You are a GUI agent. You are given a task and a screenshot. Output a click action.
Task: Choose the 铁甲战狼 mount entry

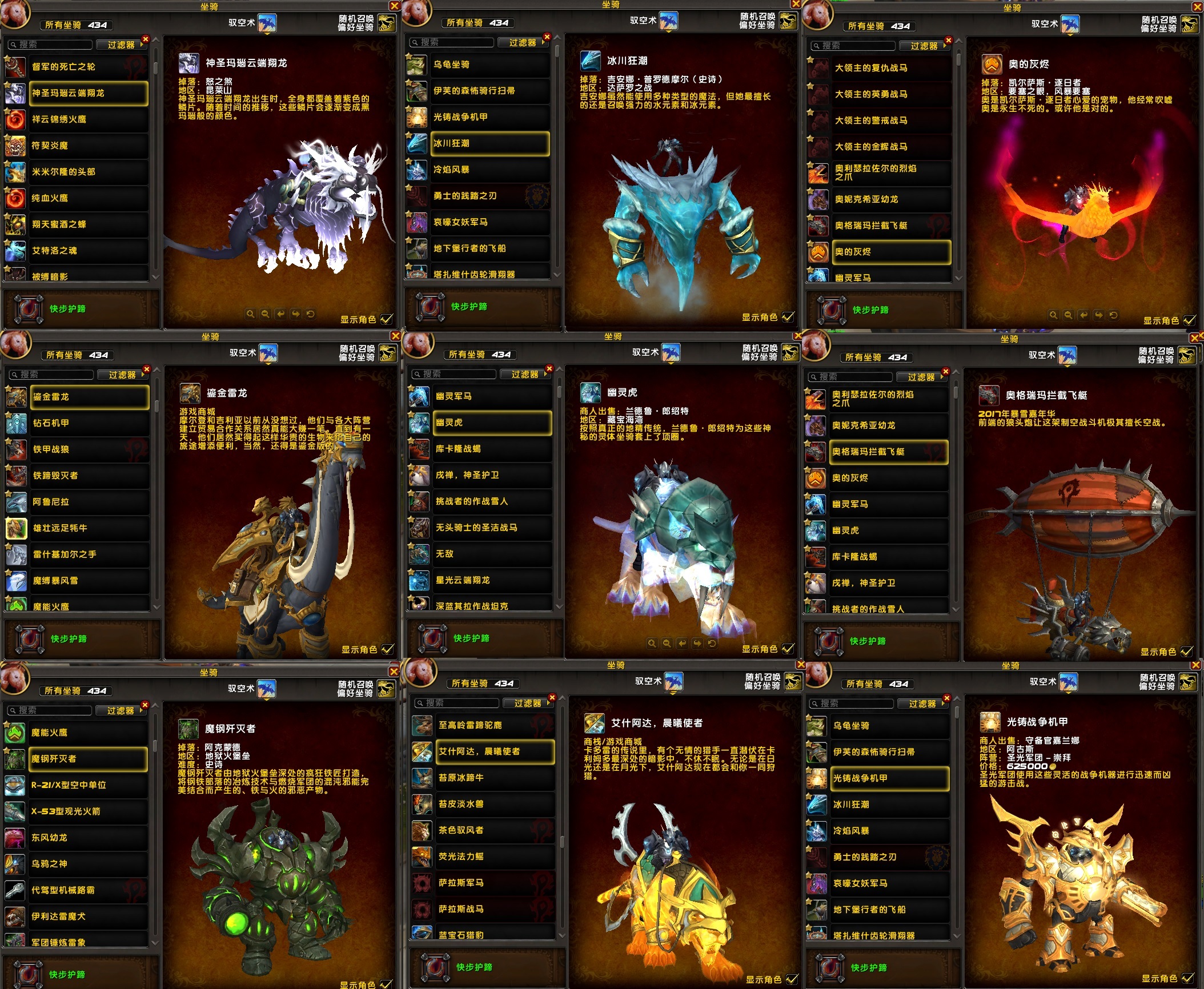pos(90,449)
